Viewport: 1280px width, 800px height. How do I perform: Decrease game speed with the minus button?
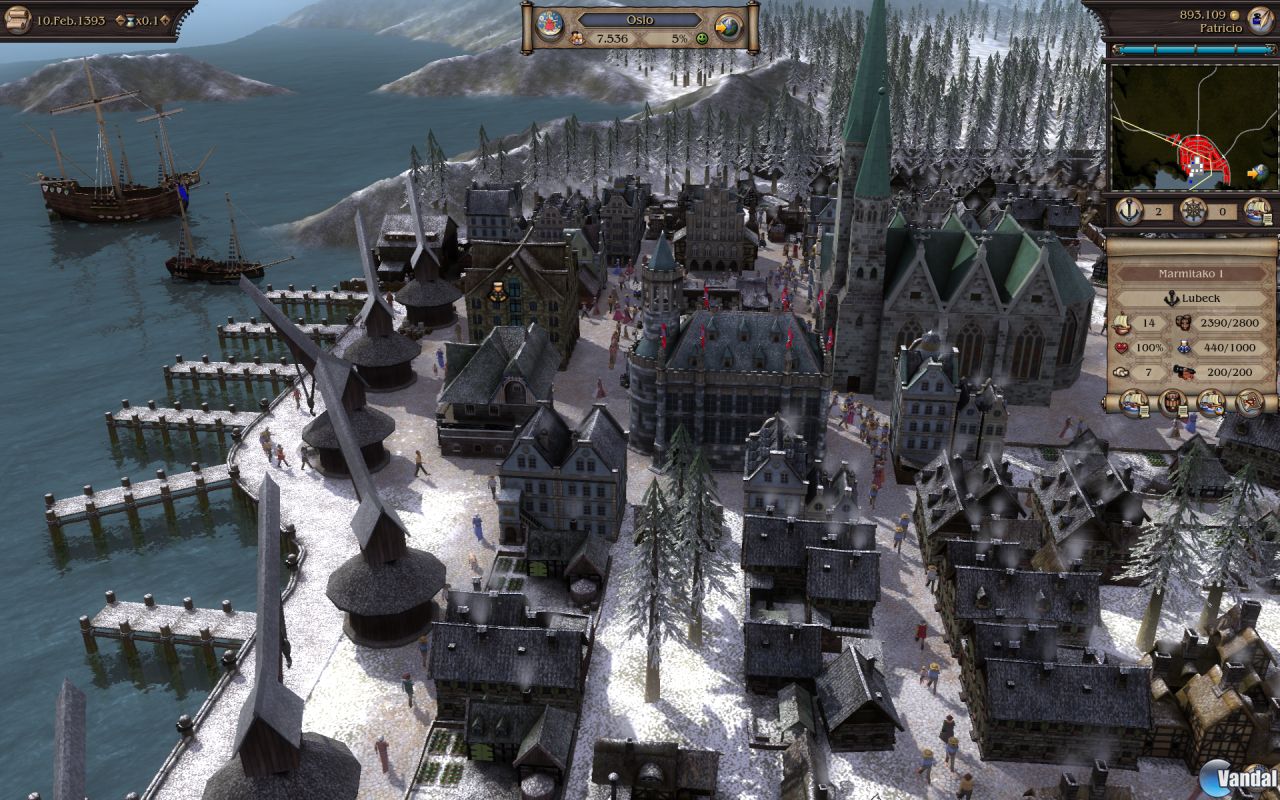tap(123, 21)
